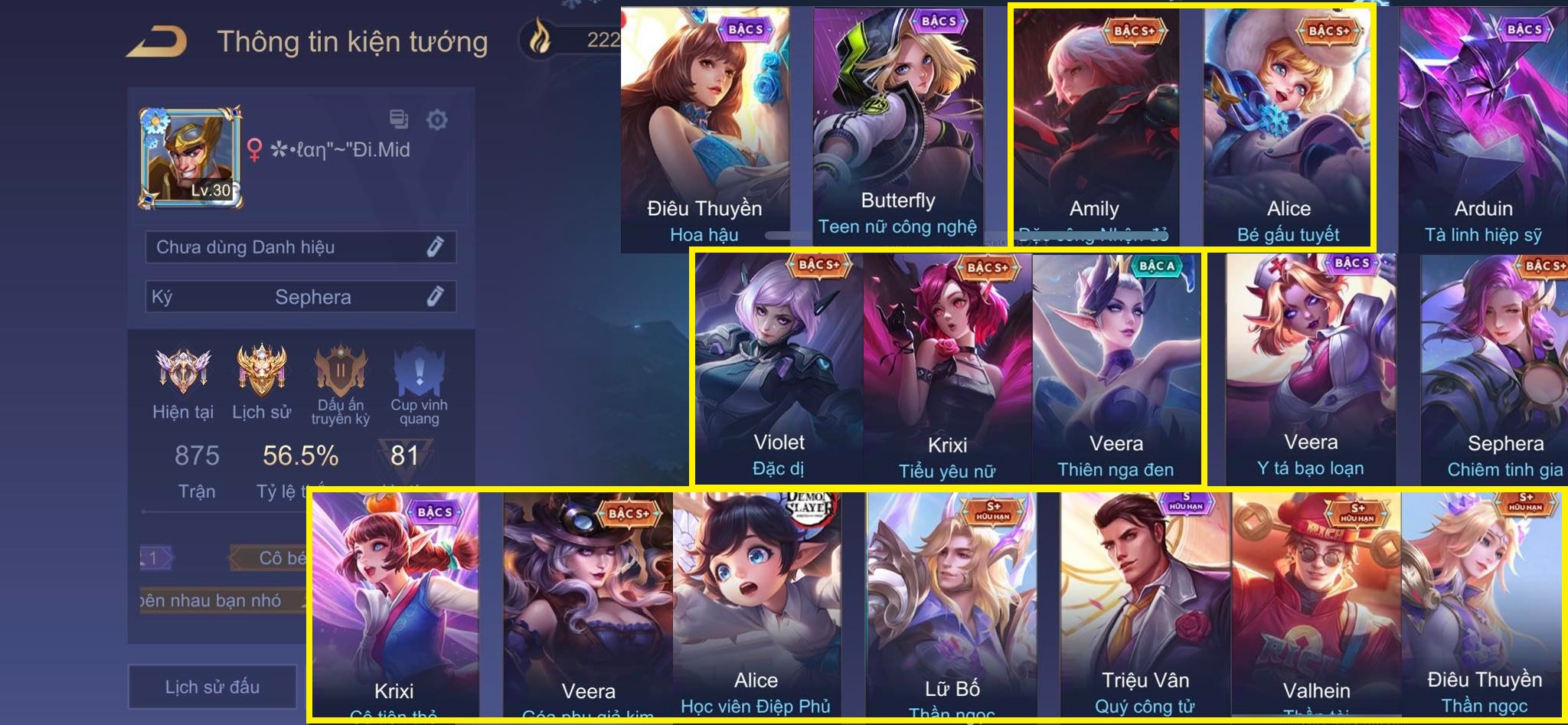The image size is (1568, 725).
Task: Open the Veera Thiên nga đen card
Action: [x=1116, y=367]
